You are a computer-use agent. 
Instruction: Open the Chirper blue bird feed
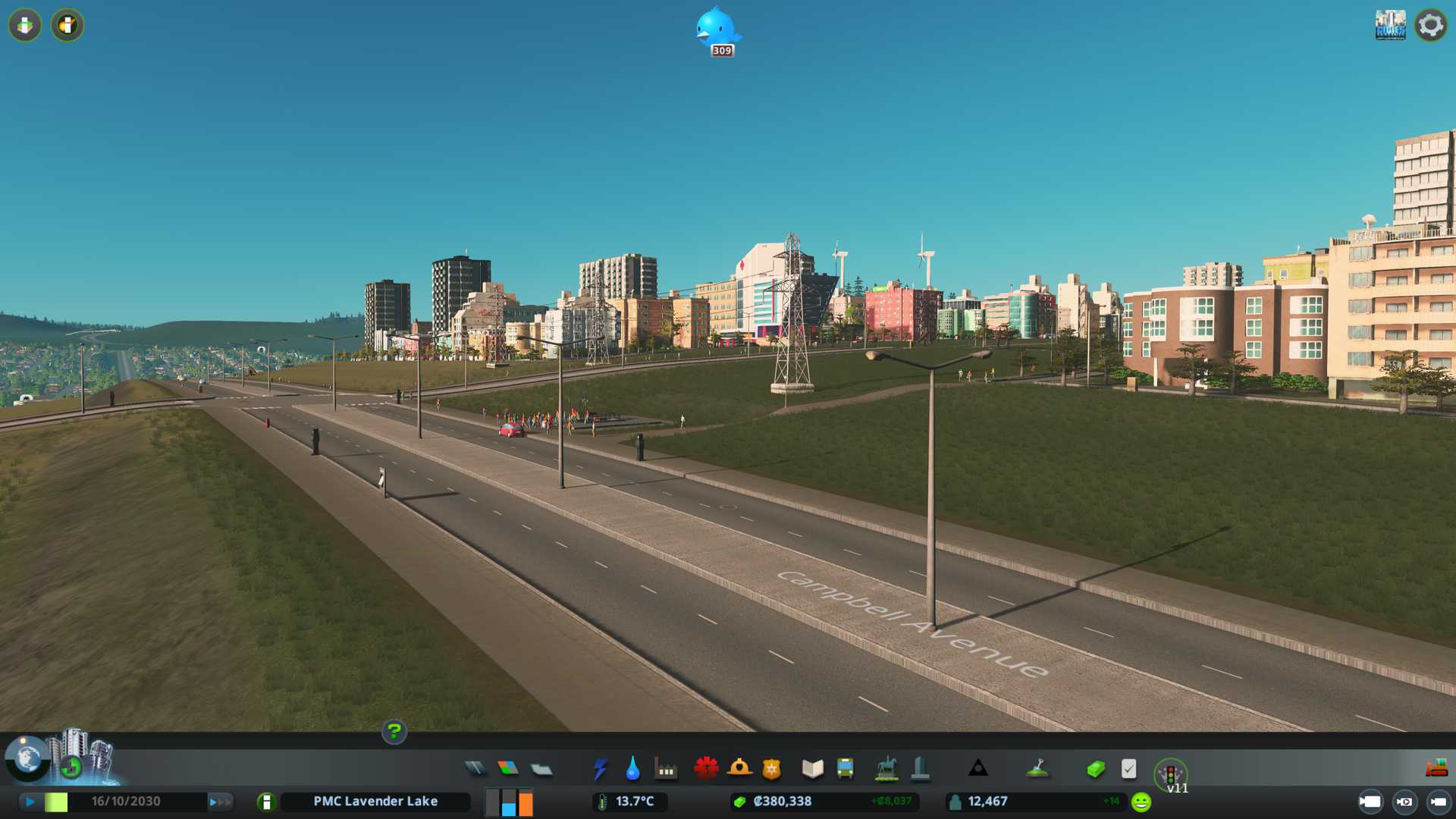717,30
